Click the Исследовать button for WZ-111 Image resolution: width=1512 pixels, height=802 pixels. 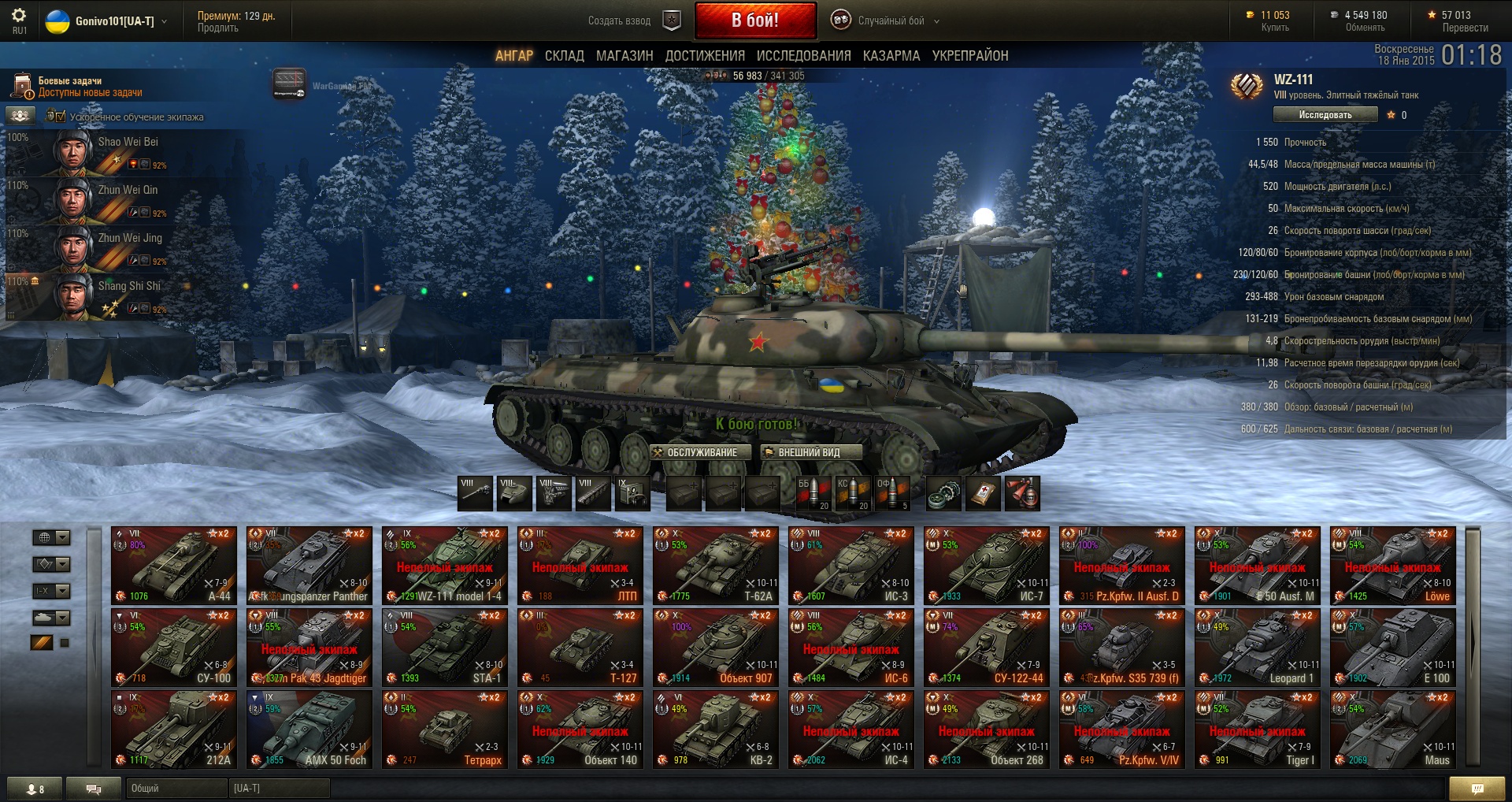1325,115
